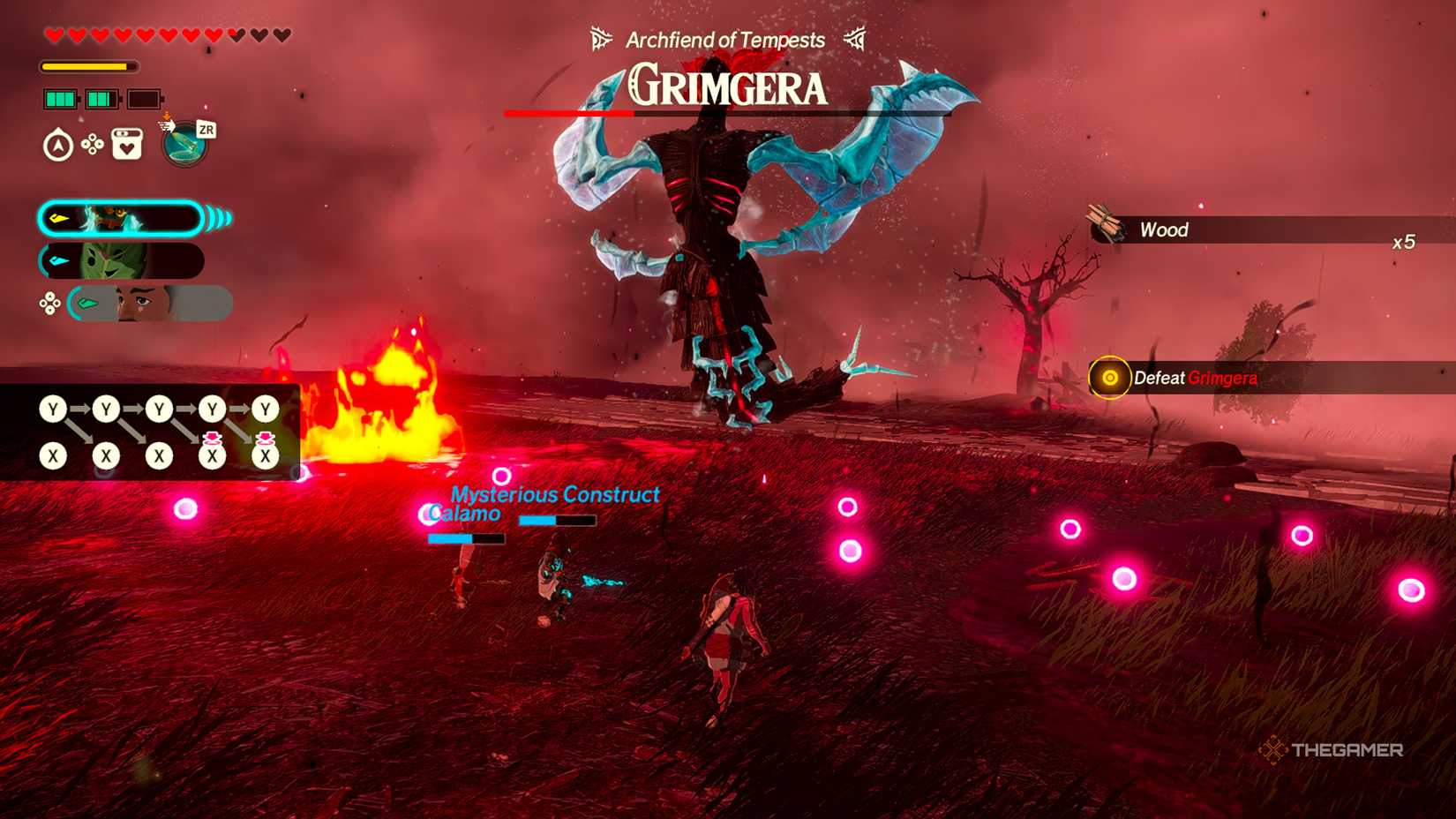Click the first full battery cell indicator
This screenshot has width=1456, height=819.
tap(60, 97)
